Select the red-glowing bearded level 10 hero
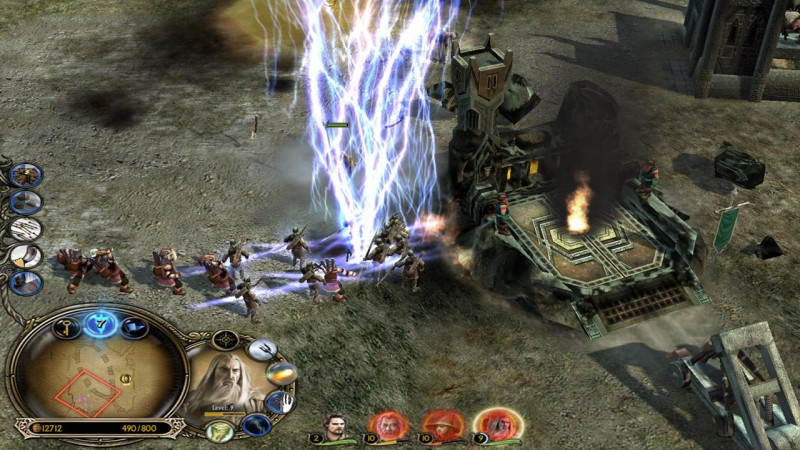 coord(389,425)
